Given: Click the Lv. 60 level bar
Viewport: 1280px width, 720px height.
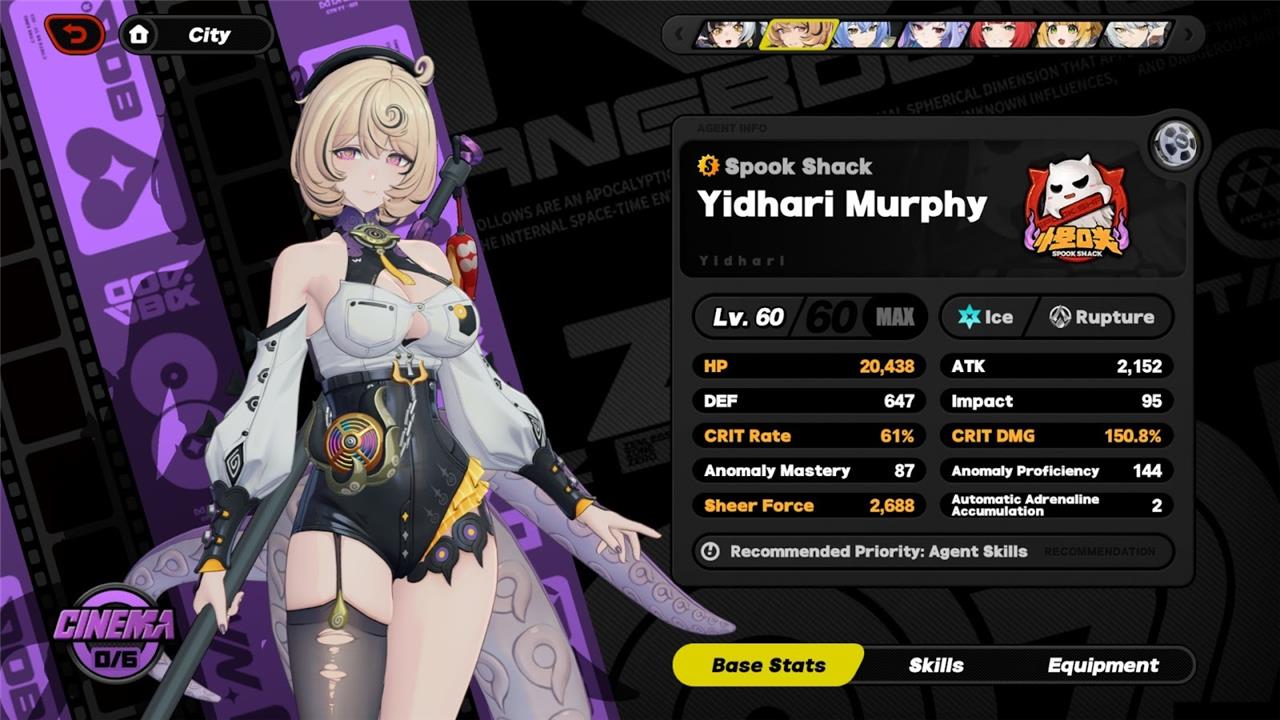Looking at the screenshot, I should (810, 317).
